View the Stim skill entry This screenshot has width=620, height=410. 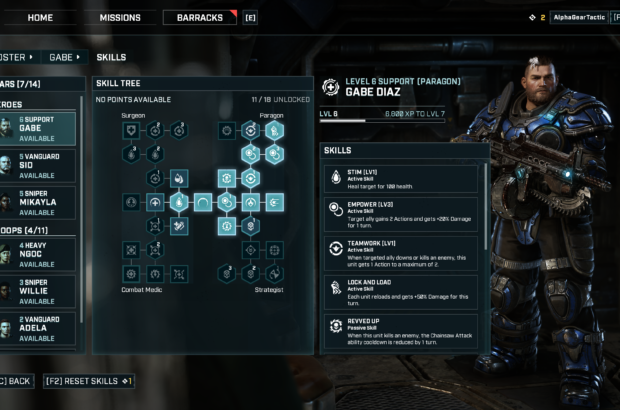[402, 179]
